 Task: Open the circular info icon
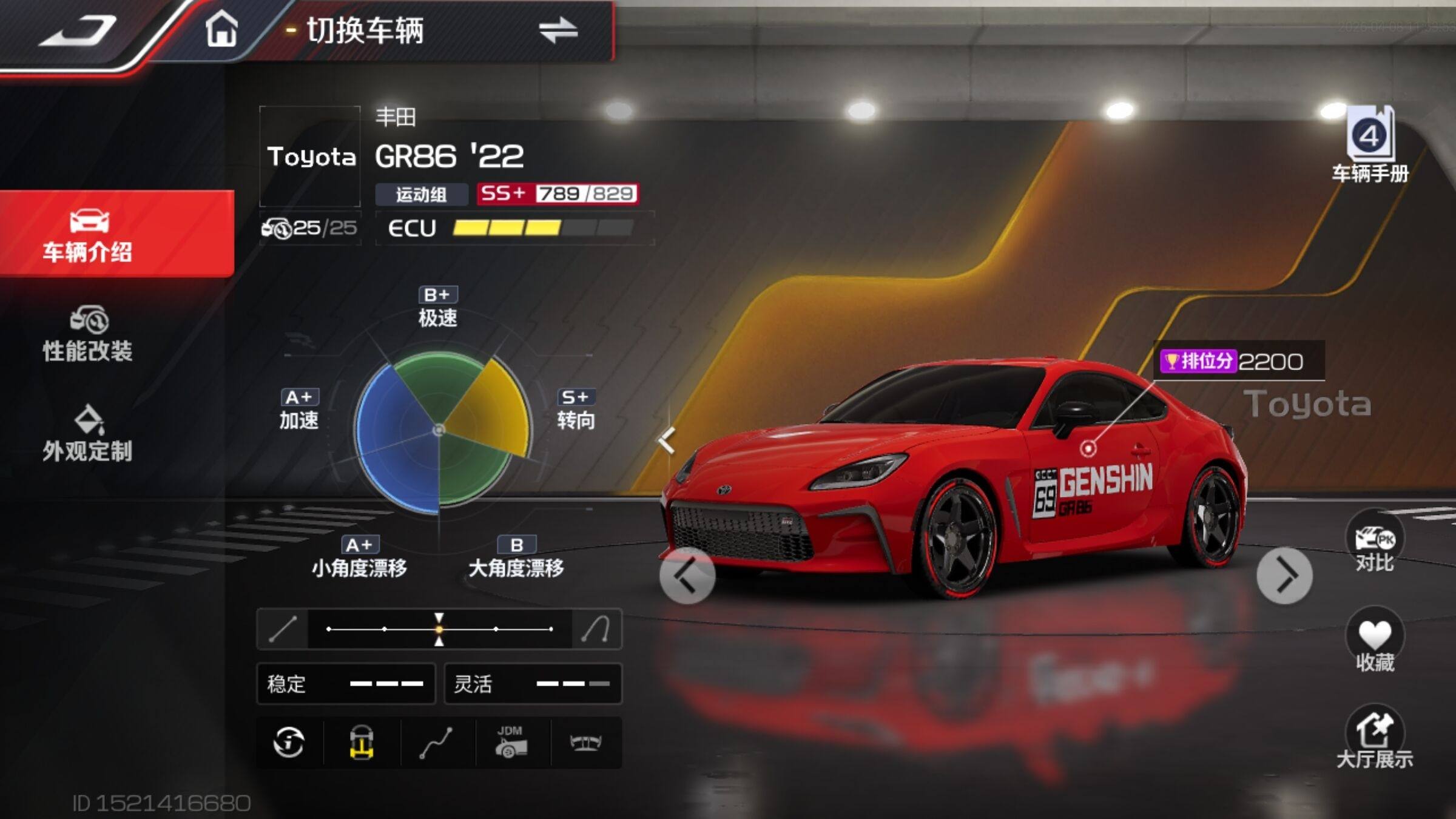point(289,743)
